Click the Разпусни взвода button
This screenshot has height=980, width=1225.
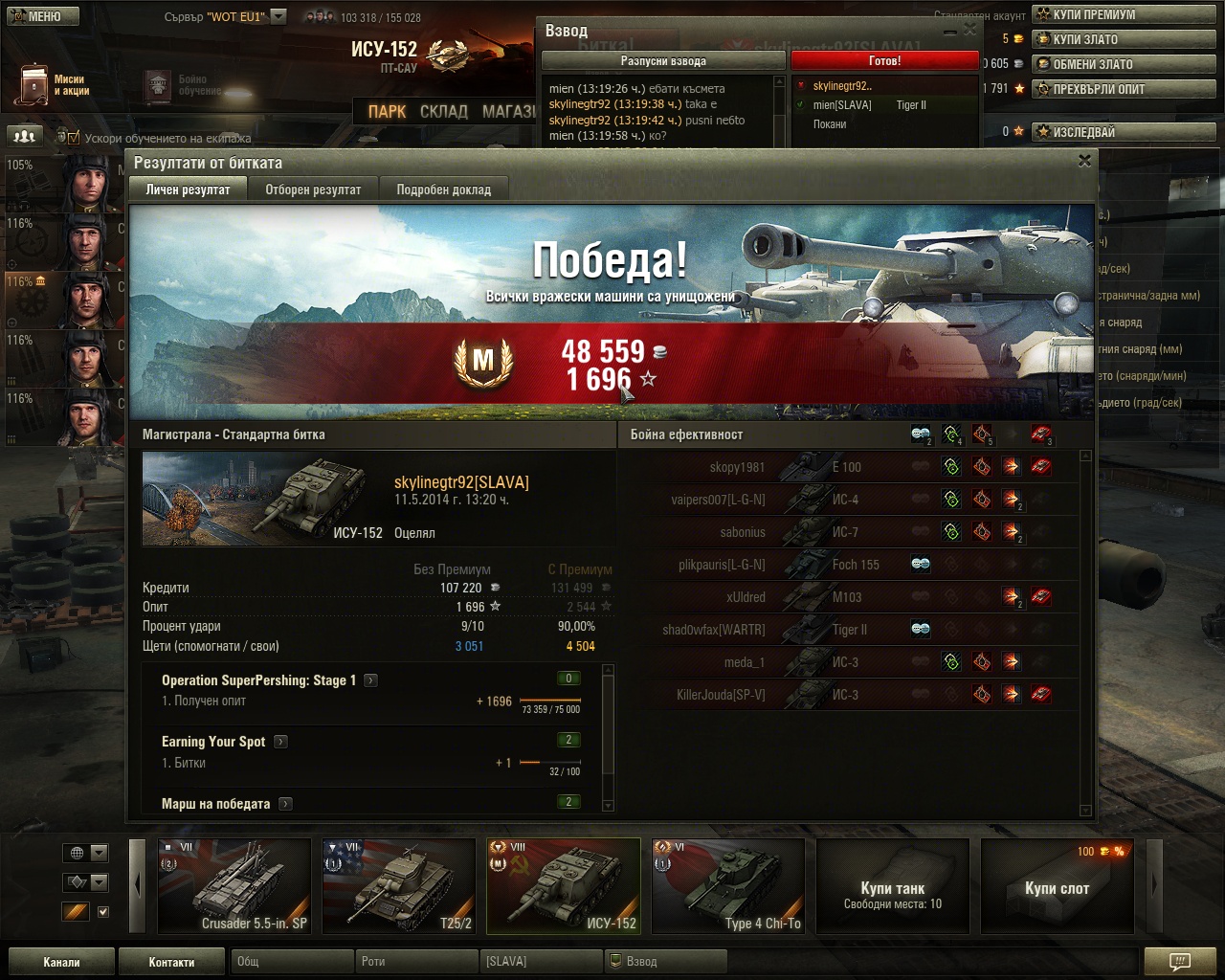point(663,60)
